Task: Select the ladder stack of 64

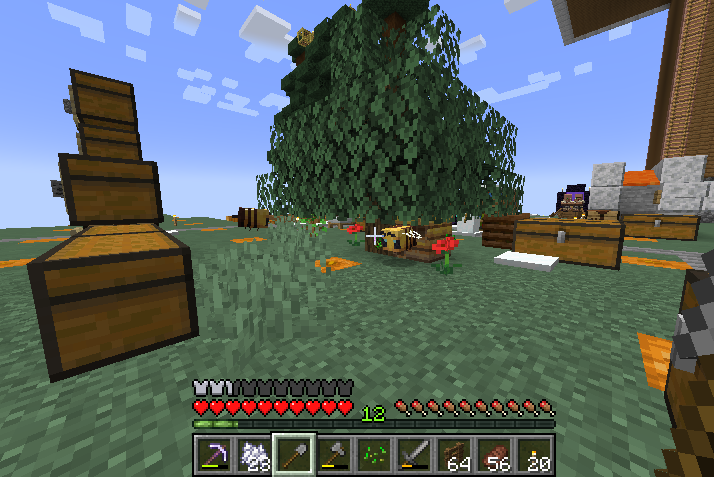Action: pos(453,455)
